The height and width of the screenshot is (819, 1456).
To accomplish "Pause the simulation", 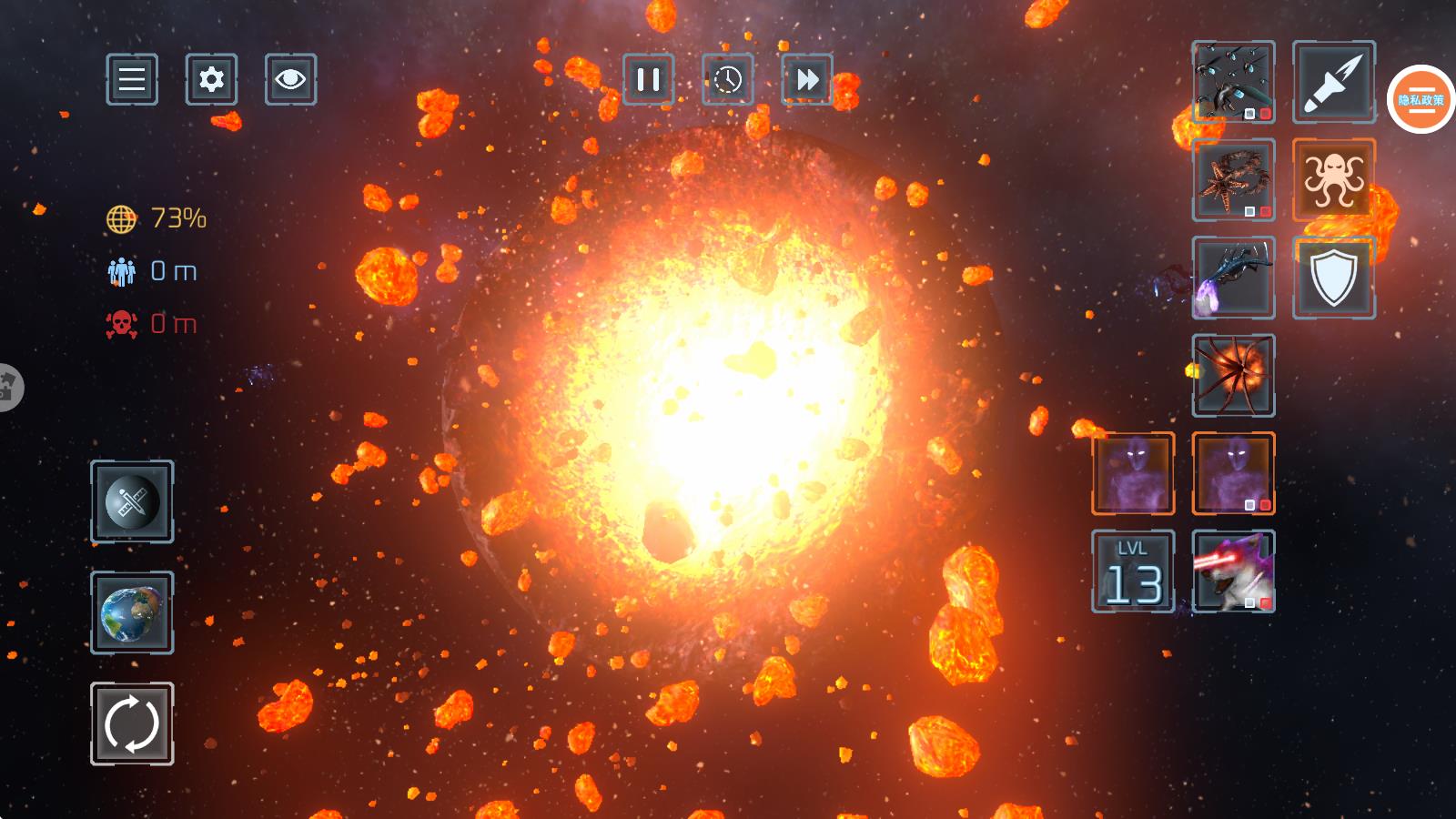I will point(648,79).
